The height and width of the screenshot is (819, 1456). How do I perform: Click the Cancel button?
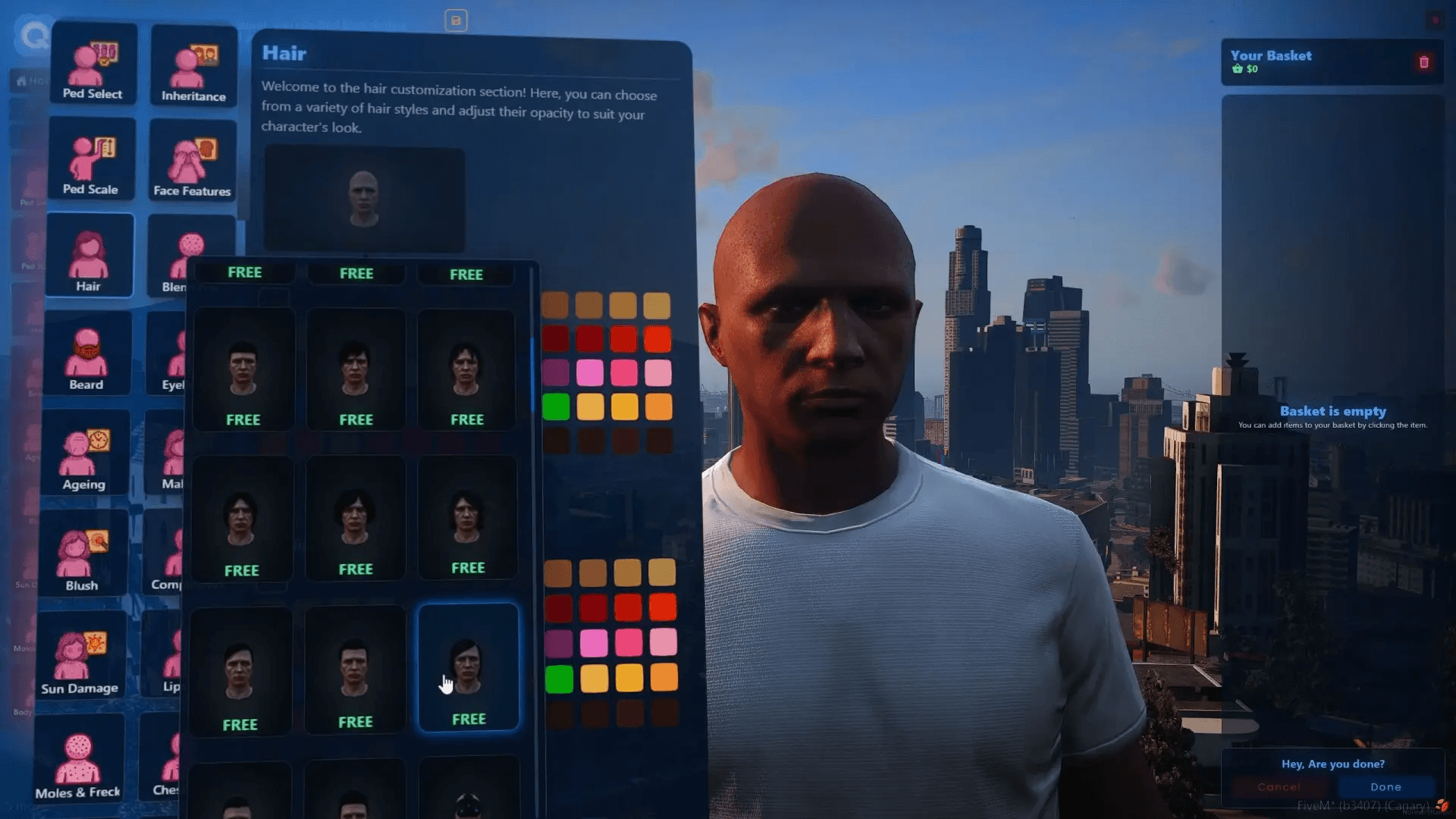(x=1279, y=786)
